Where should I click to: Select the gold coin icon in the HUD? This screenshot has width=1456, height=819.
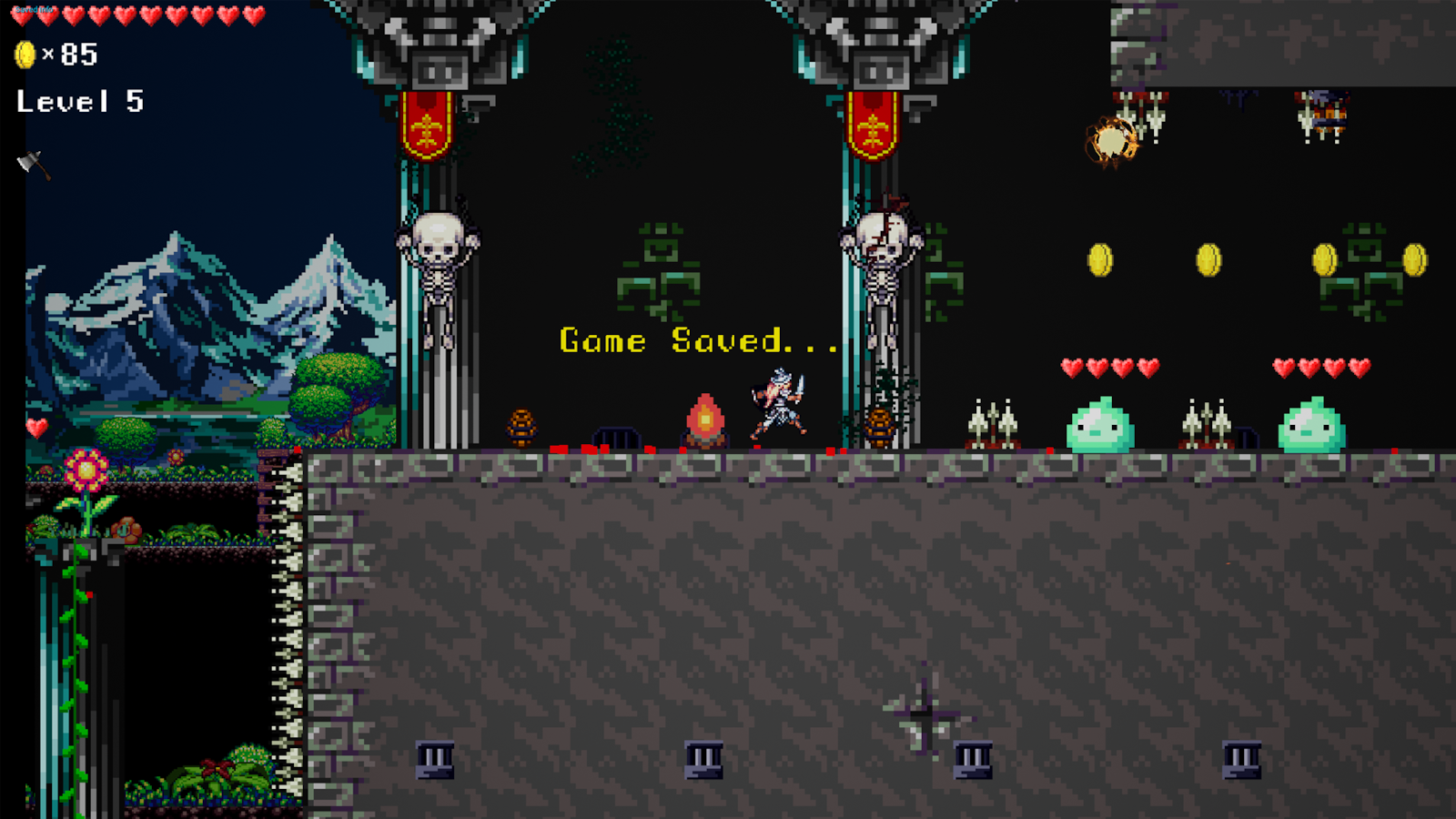[25, 55]
